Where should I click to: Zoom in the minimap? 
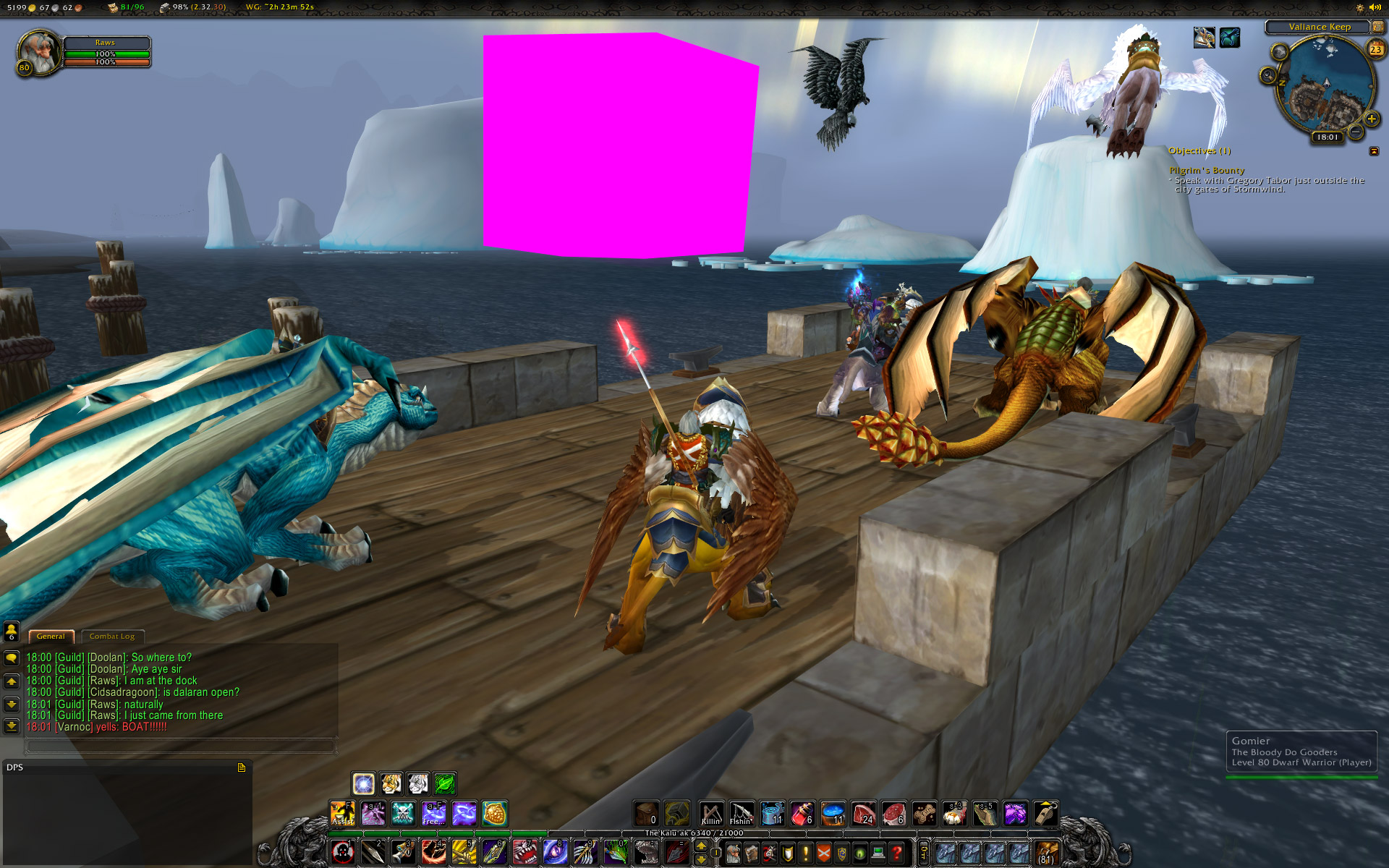click(1371, 119)
